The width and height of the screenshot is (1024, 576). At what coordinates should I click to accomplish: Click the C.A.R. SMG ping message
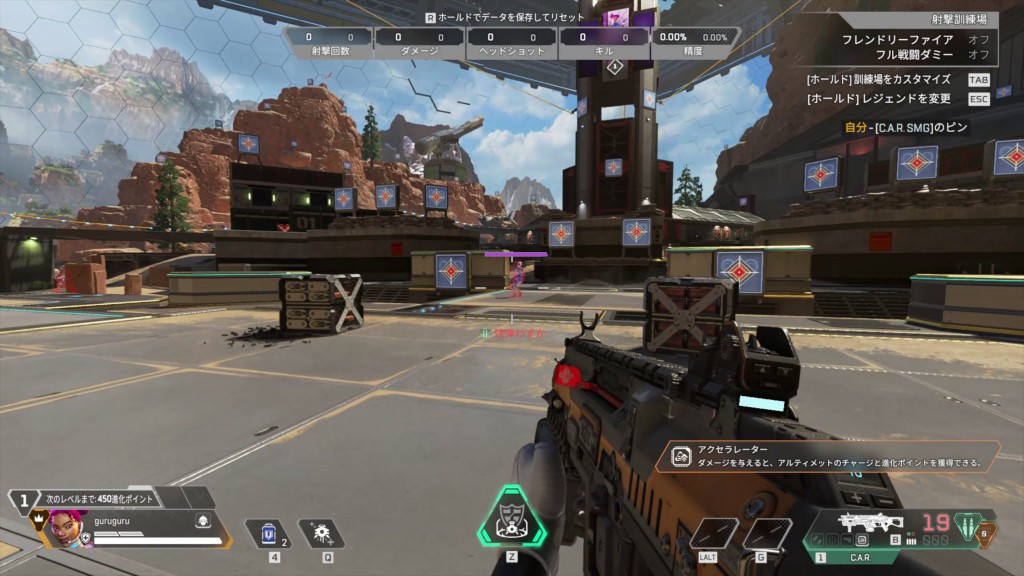(x=908, y=128)
